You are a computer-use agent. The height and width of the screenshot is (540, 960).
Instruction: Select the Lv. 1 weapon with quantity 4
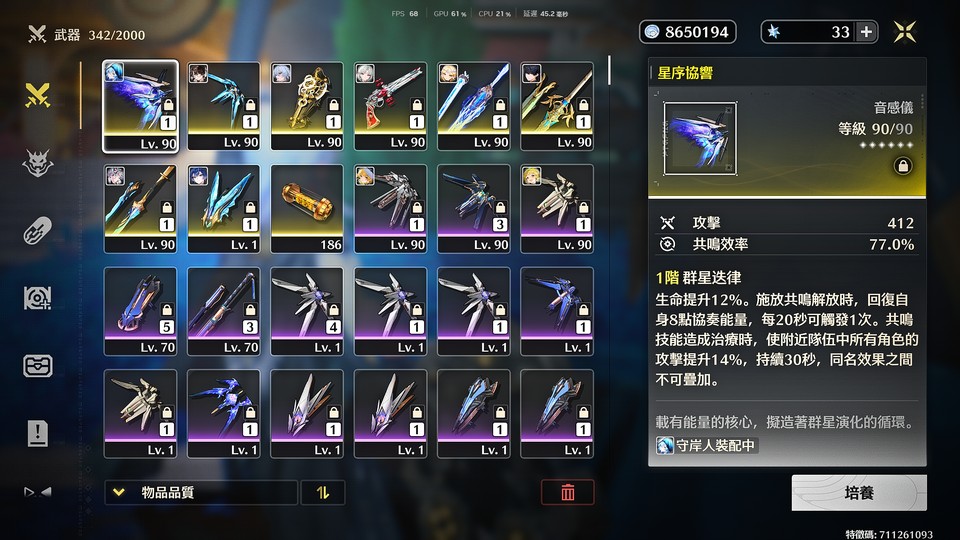308,311
